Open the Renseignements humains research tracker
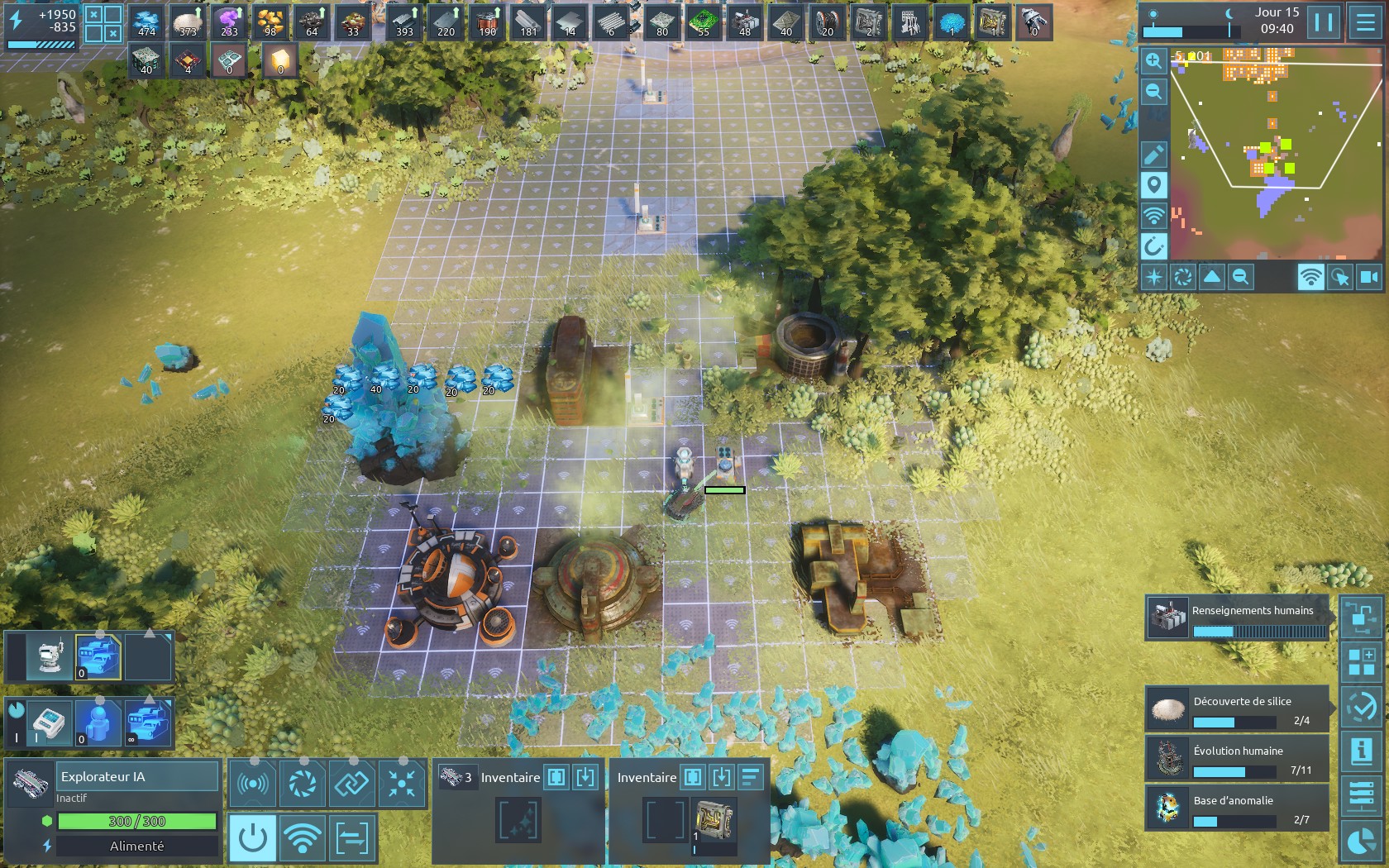 click(1237, 618)
